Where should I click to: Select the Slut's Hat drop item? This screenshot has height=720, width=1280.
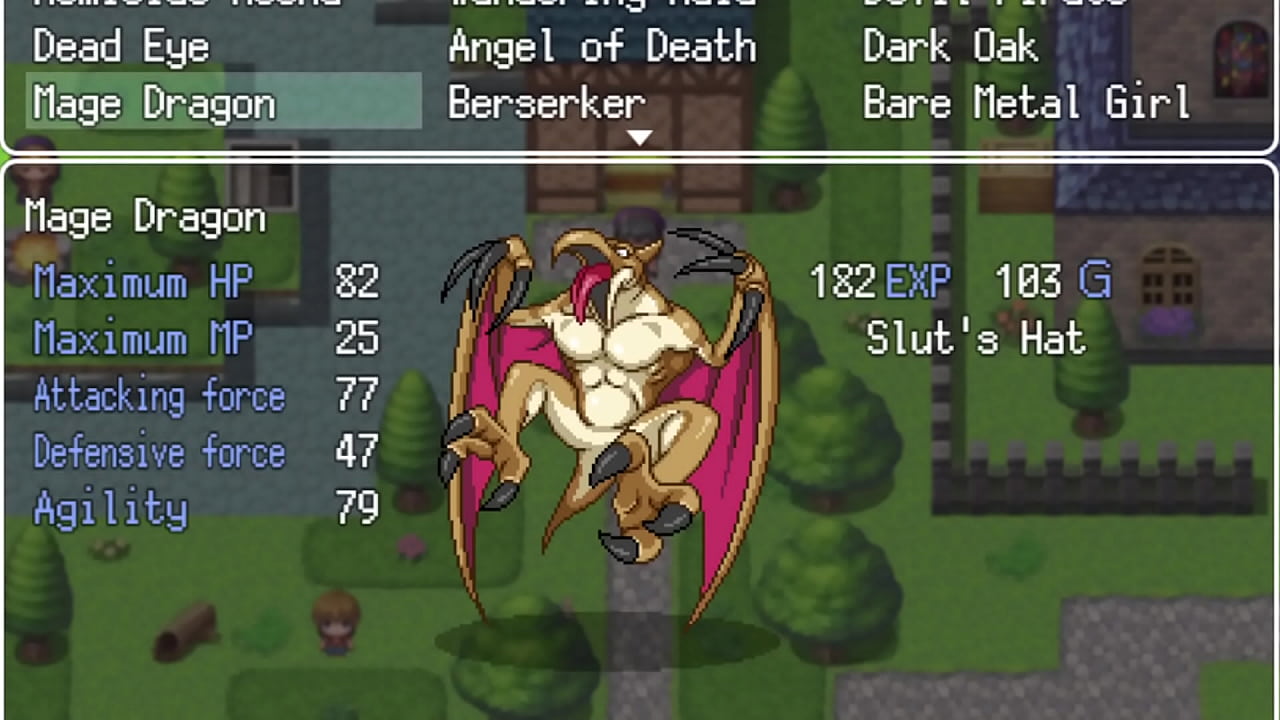973,339
